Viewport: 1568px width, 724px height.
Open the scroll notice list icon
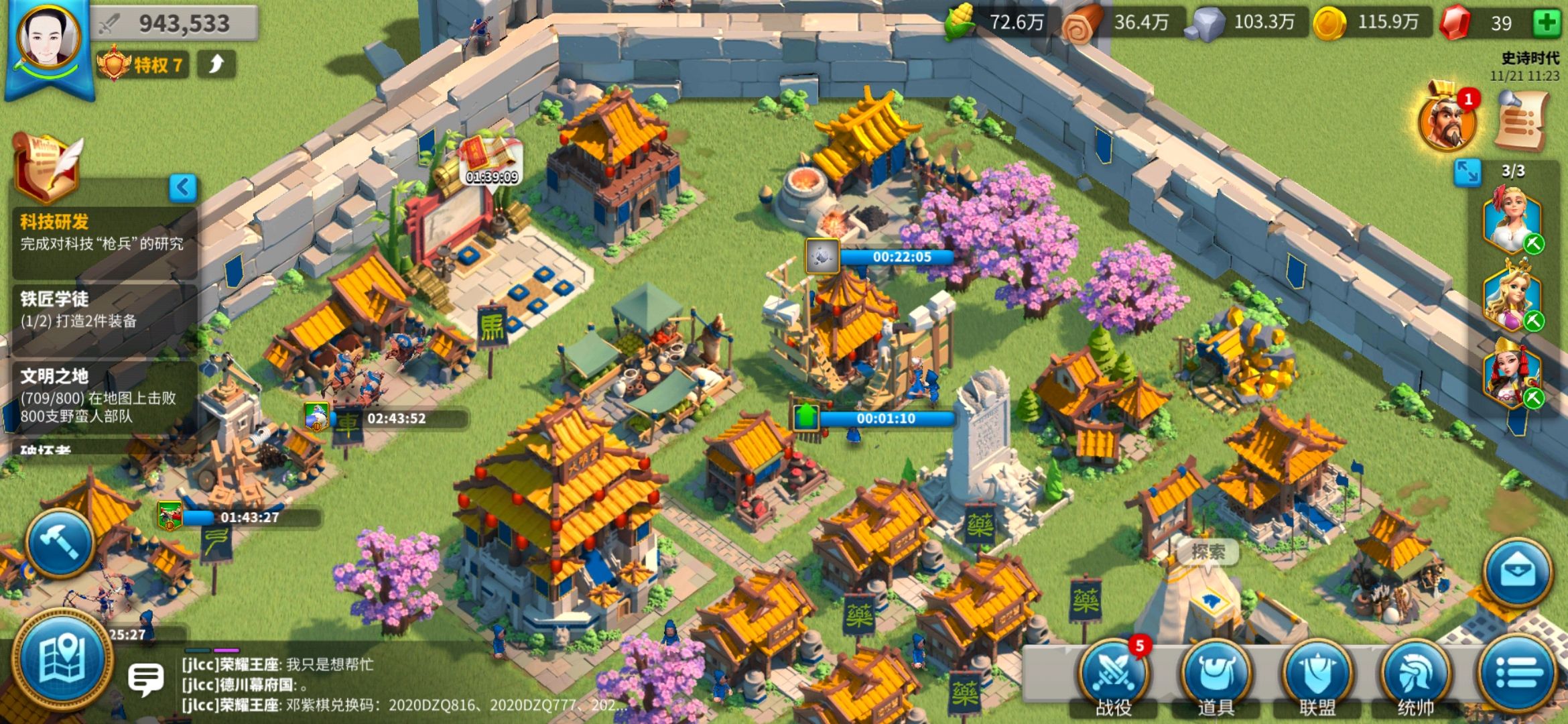(1522, 121)
